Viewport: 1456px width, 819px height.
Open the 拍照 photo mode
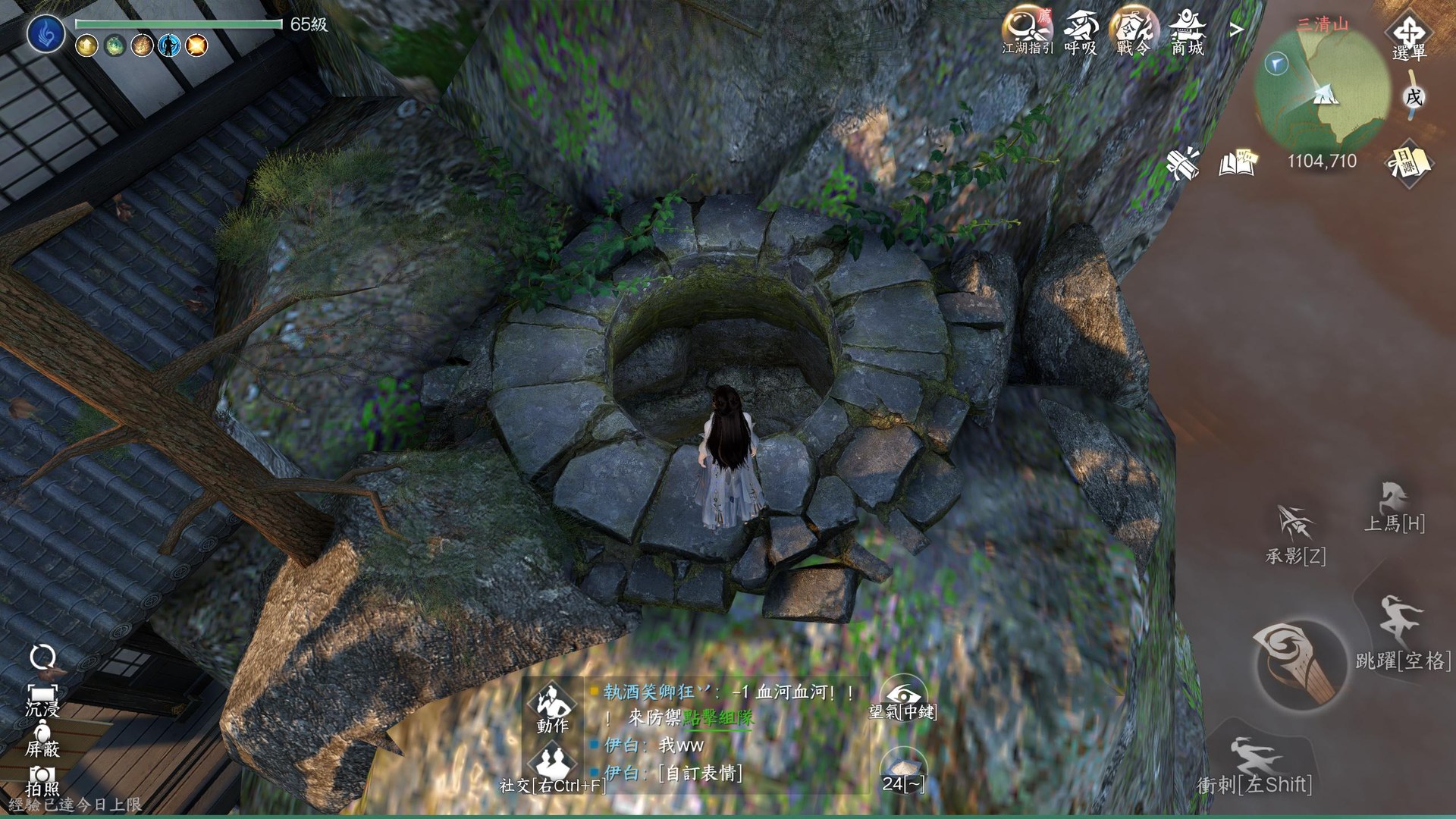coord(42,779)
